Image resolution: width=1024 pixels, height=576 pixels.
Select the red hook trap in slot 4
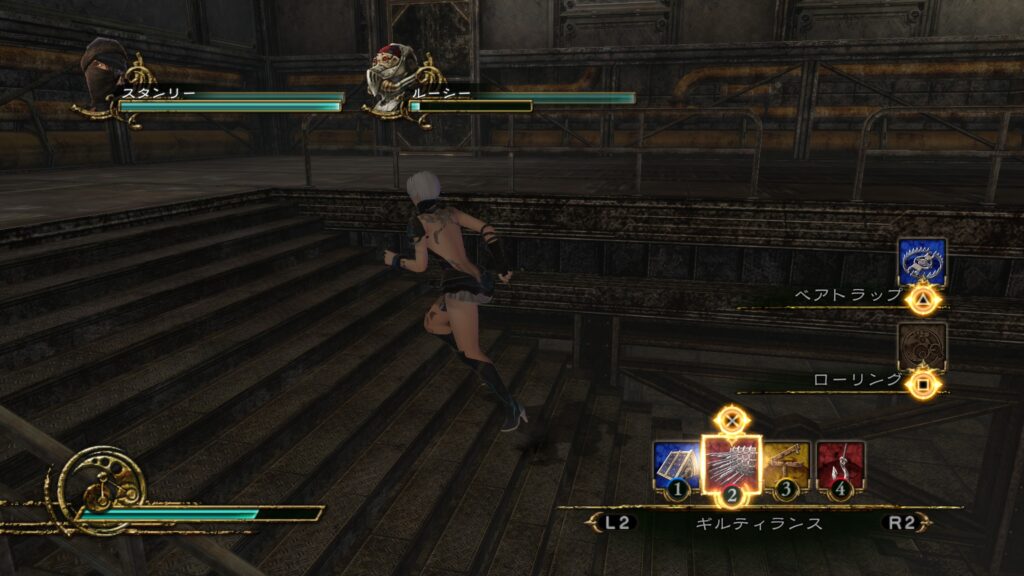pos(840,465)
